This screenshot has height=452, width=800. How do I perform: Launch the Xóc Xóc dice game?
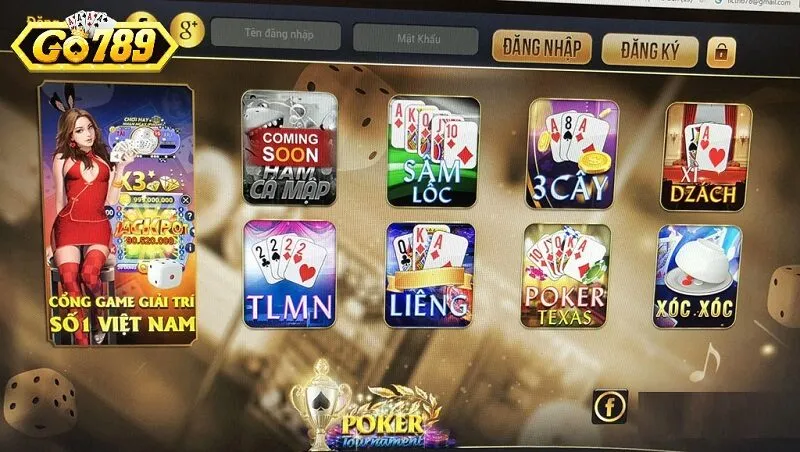tap(699, 277)
